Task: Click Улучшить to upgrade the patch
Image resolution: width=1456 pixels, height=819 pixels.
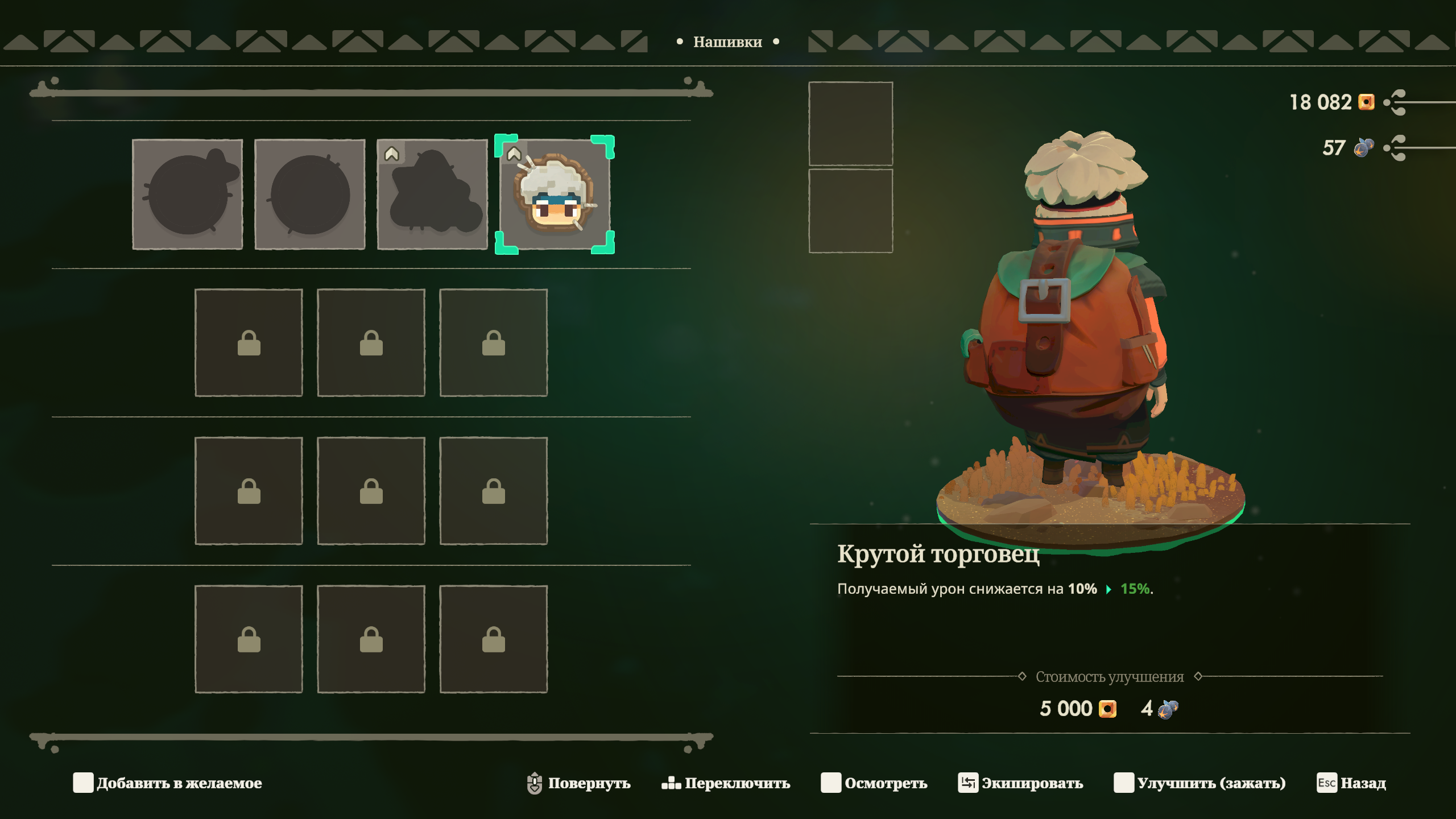Action: [1200, 783]
